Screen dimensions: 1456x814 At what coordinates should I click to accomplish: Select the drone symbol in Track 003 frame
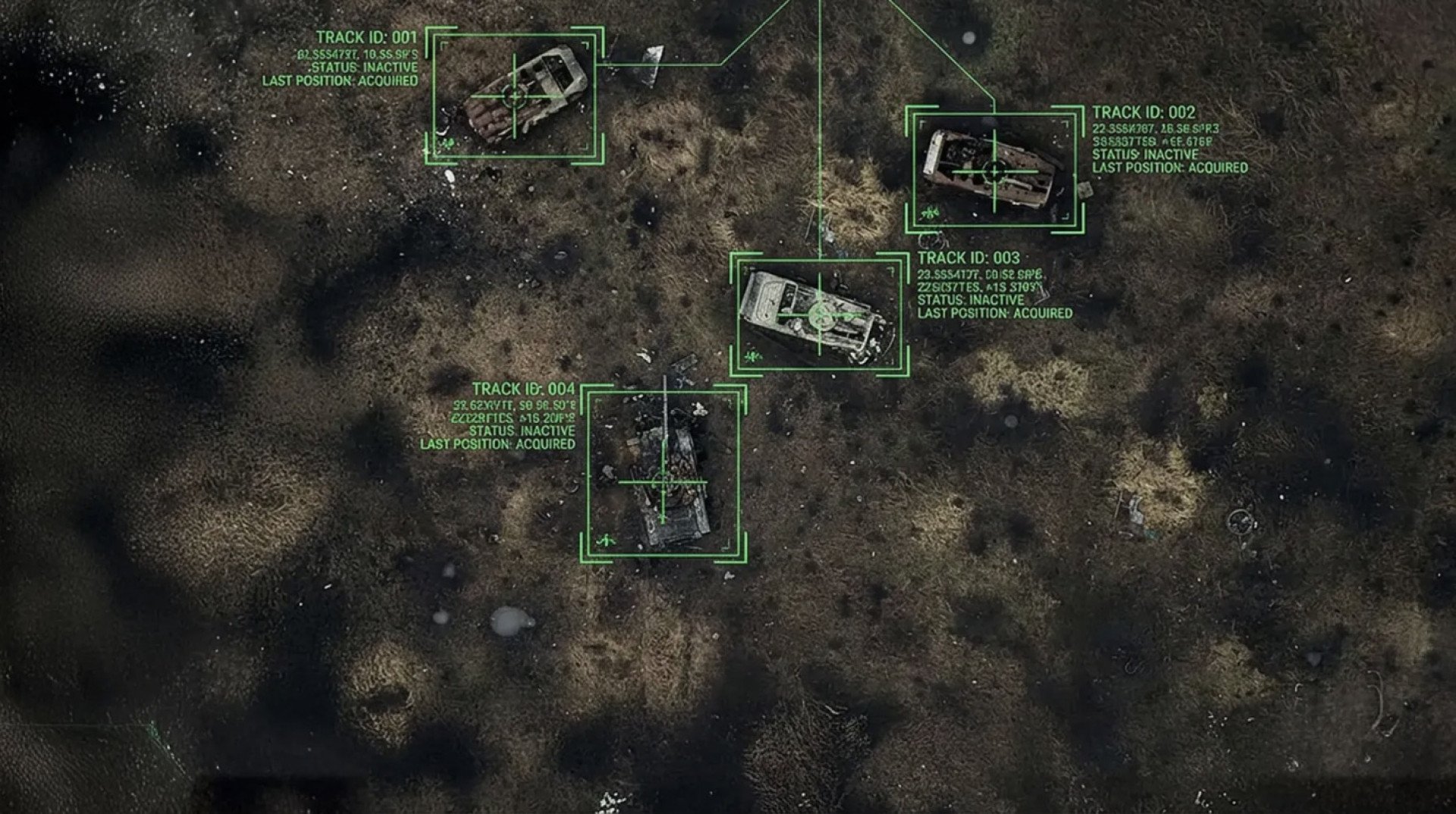tap(752, 356)
